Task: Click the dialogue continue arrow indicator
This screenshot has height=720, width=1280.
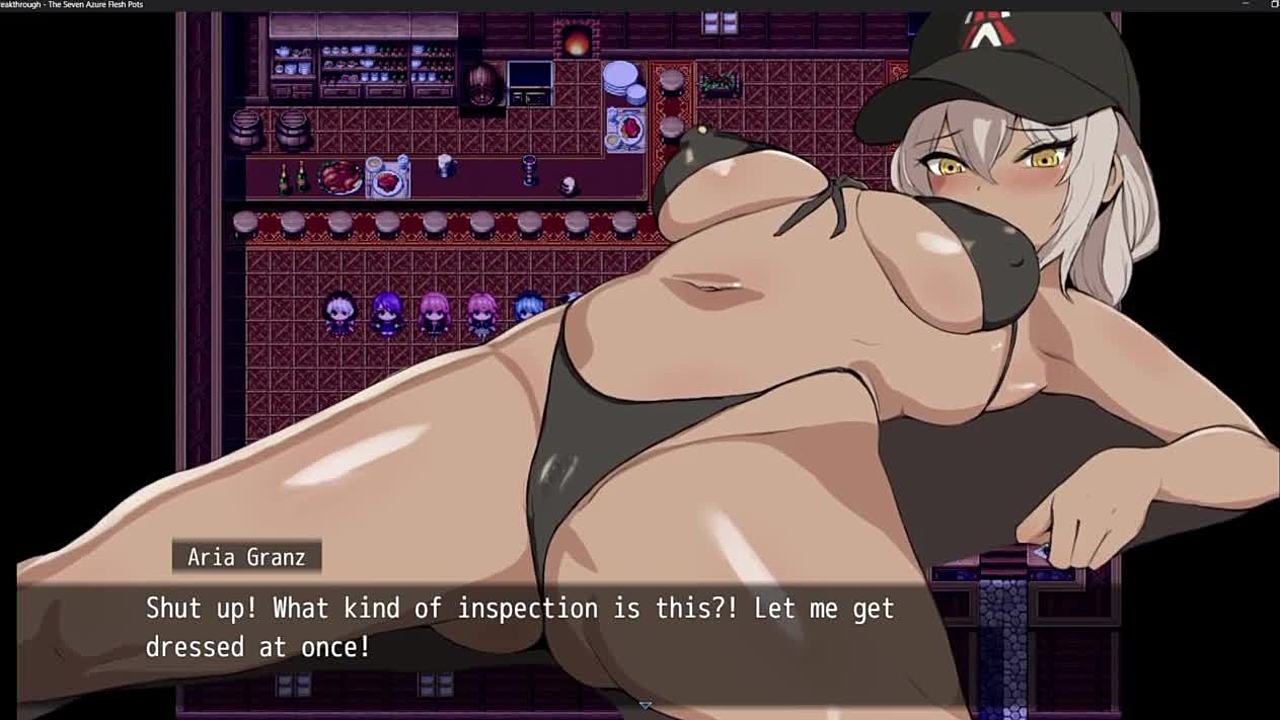Action: point(645,706)
